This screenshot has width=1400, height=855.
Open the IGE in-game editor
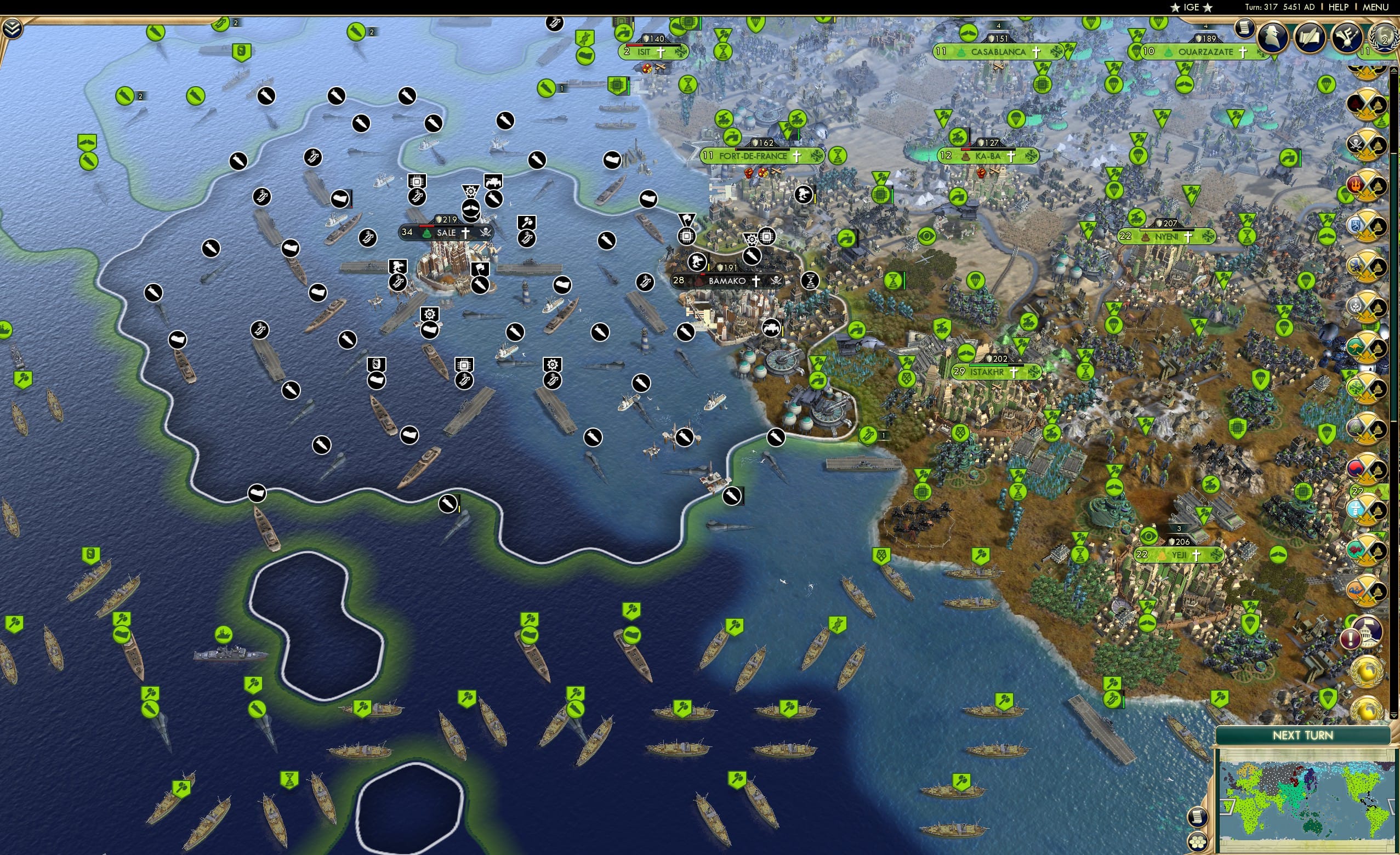1191,7
